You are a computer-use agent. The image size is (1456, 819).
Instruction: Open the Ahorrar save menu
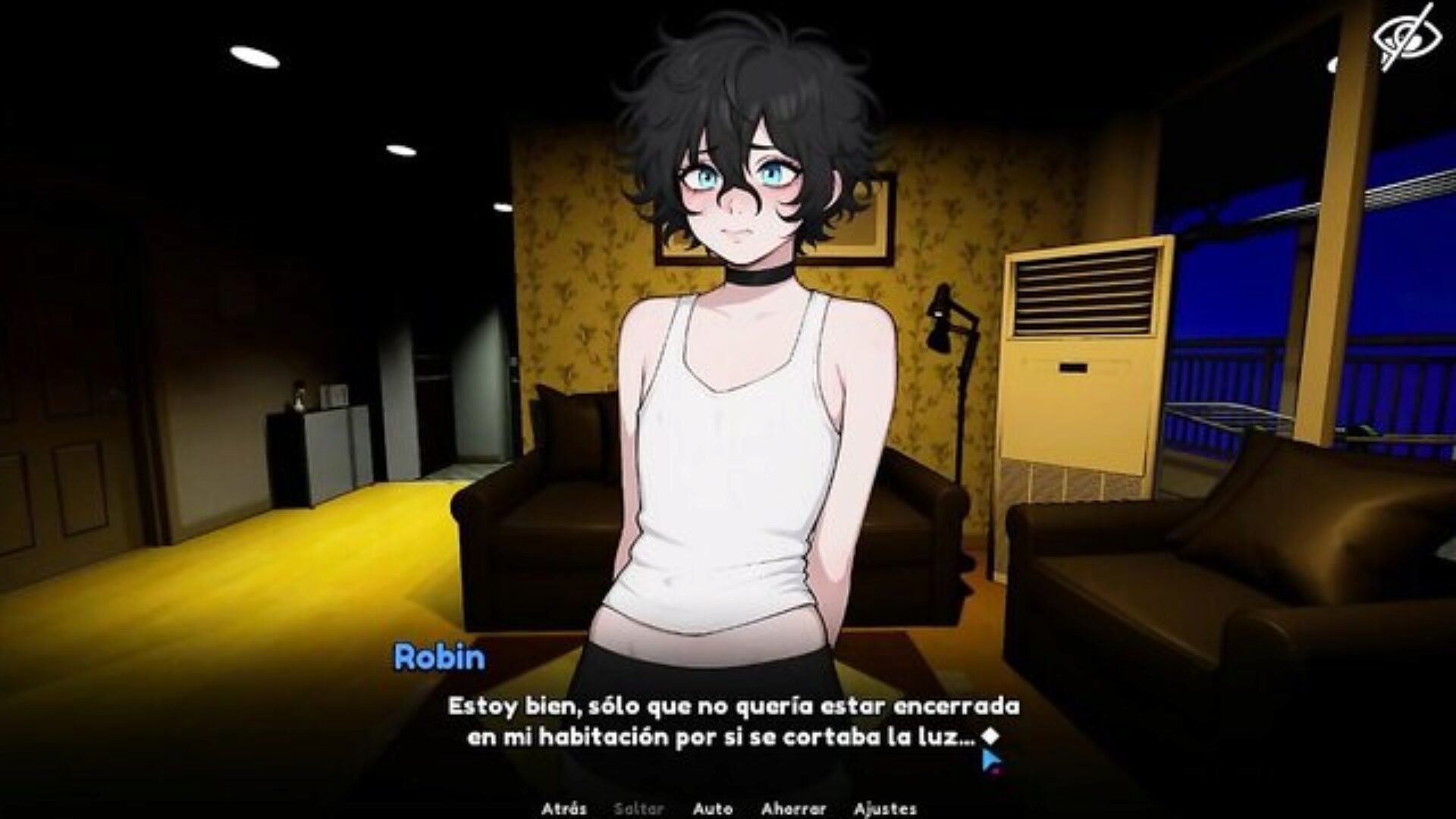pos(793,808)
